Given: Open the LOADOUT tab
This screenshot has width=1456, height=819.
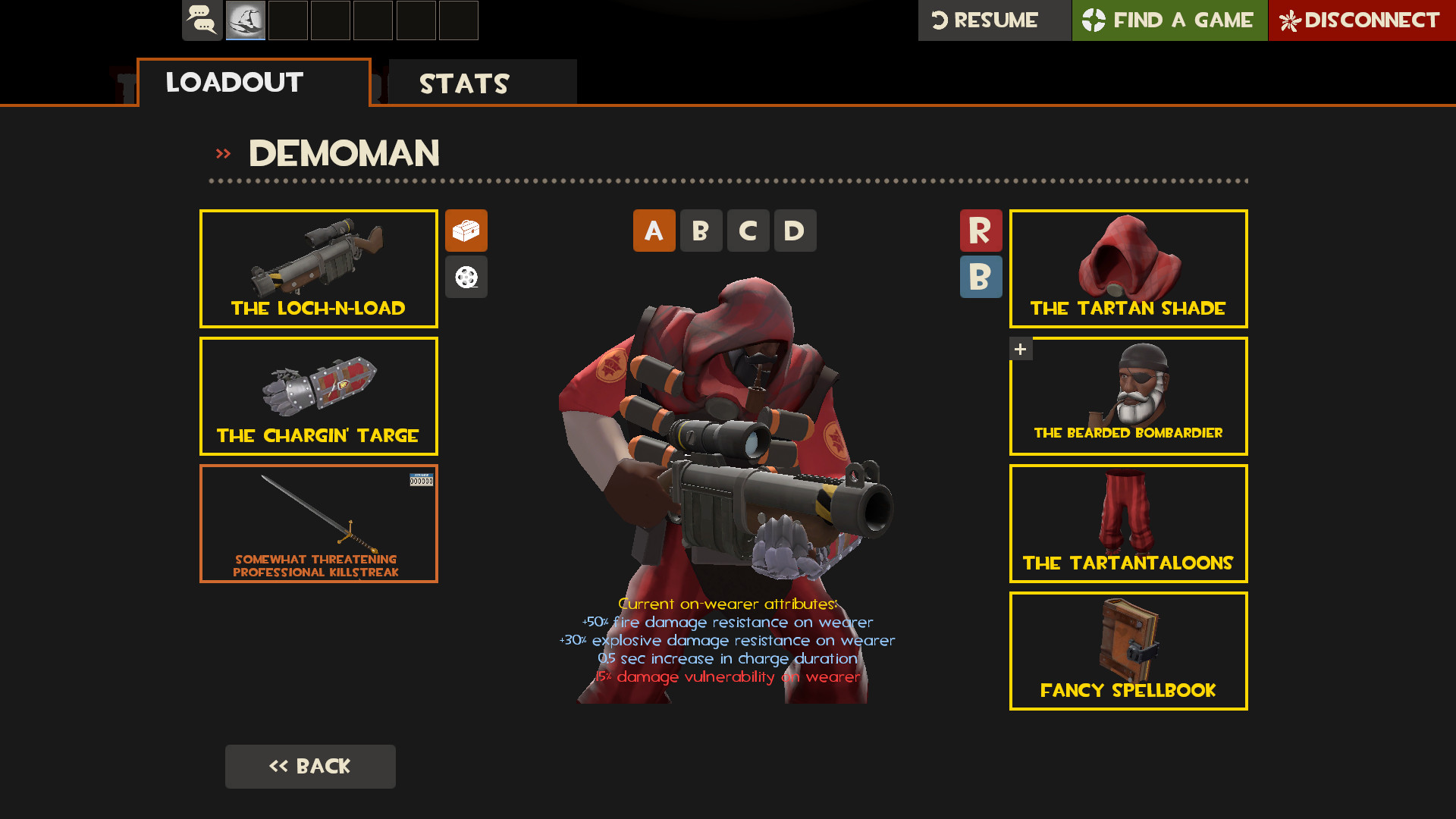Looking at the screenshot, I should click(234, 83).
